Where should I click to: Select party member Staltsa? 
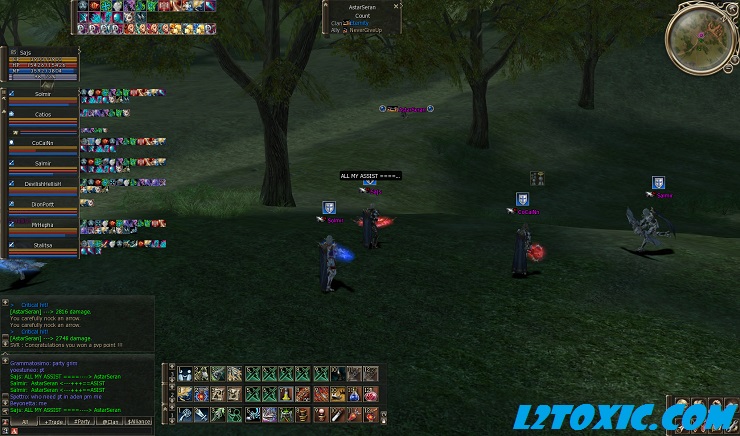[43, 244]
